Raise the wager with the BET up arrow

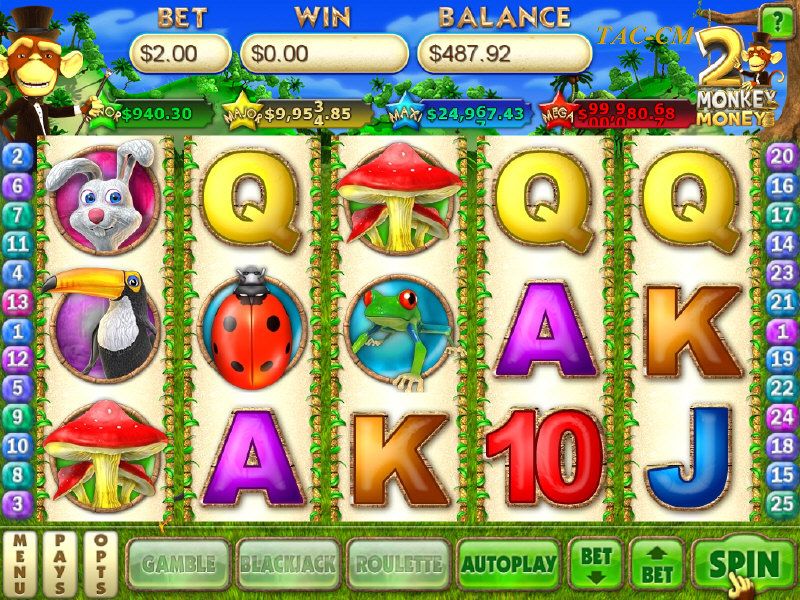(x=656, y=564)
